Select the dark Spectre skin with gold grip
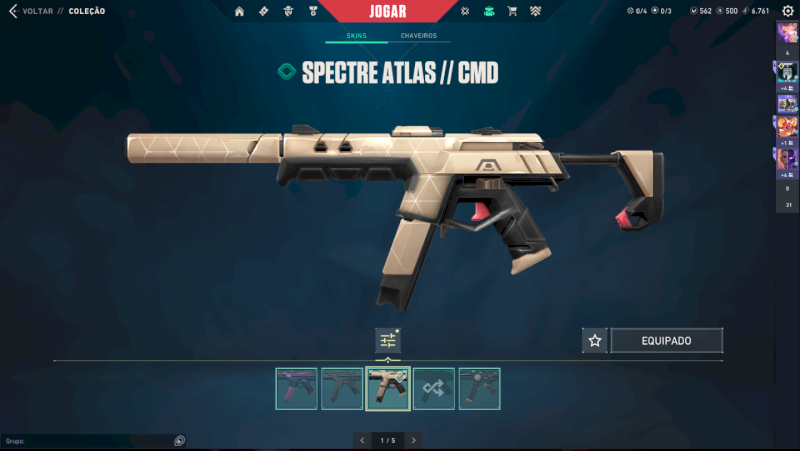Image resolution: width=800 pixels, height=451 pixels. [x=479, y=389]
